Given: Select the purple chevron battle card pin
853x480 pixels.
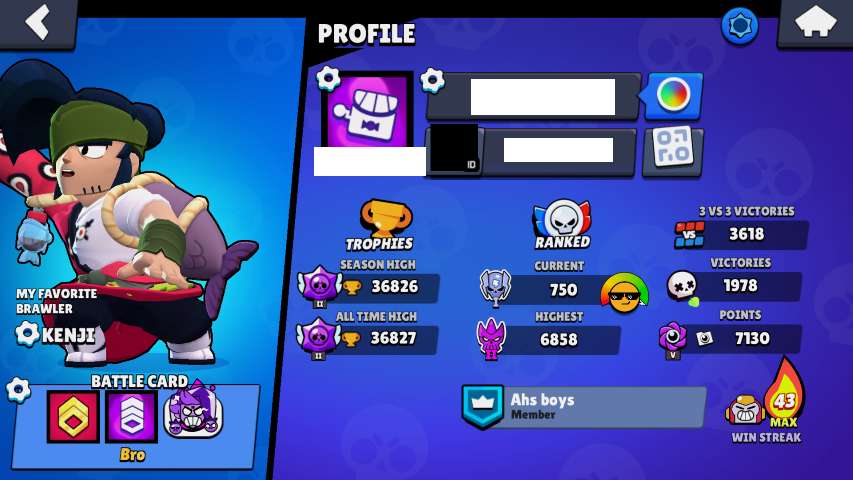Looking at the screenshot, I should click(132, 416).
